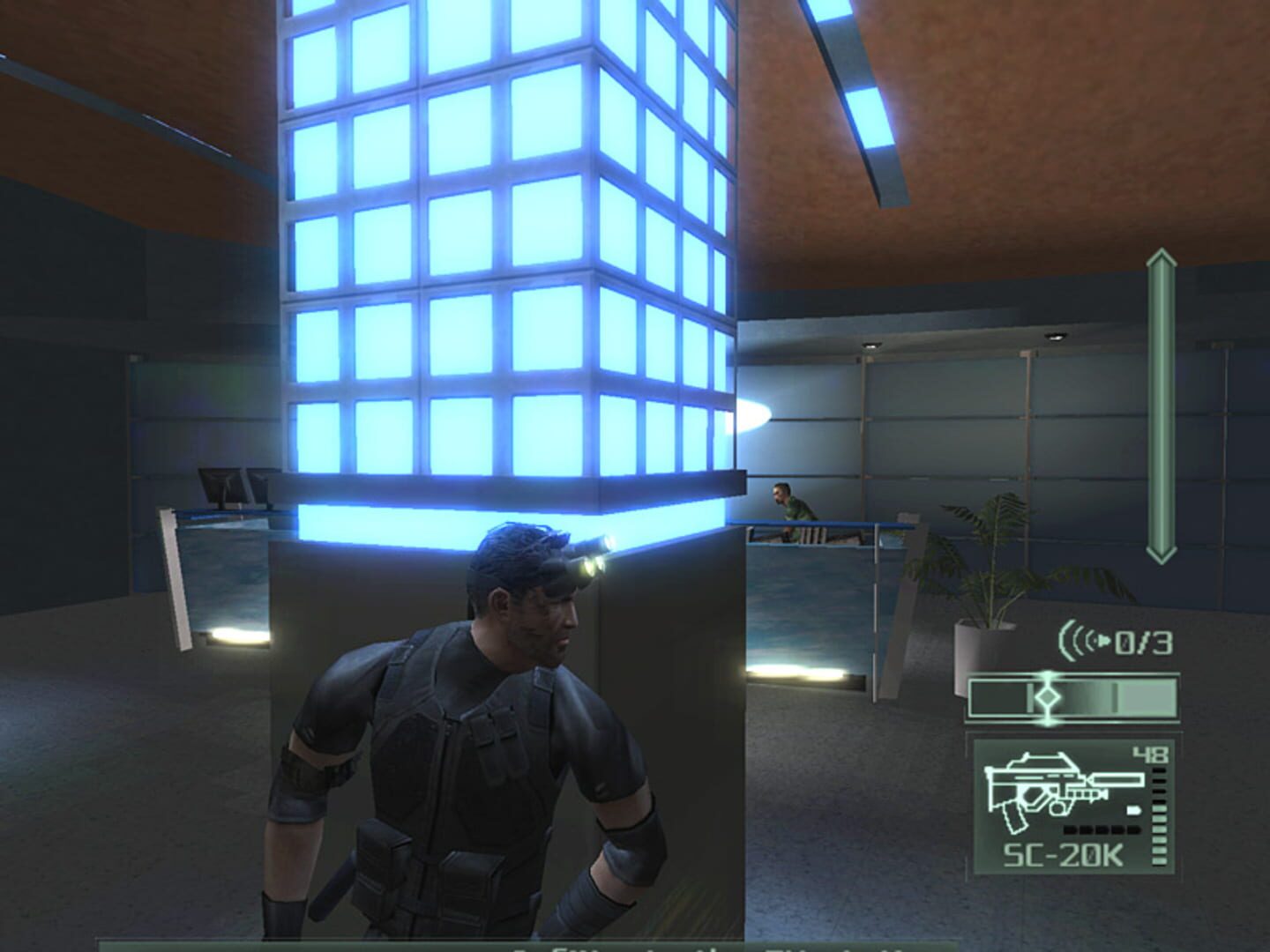This screenshot has width=1270, height=952.
Task: Toggle the glowing diamond marker on the stealth meter
Action: pyautogui.click(x=1049, y=697)
